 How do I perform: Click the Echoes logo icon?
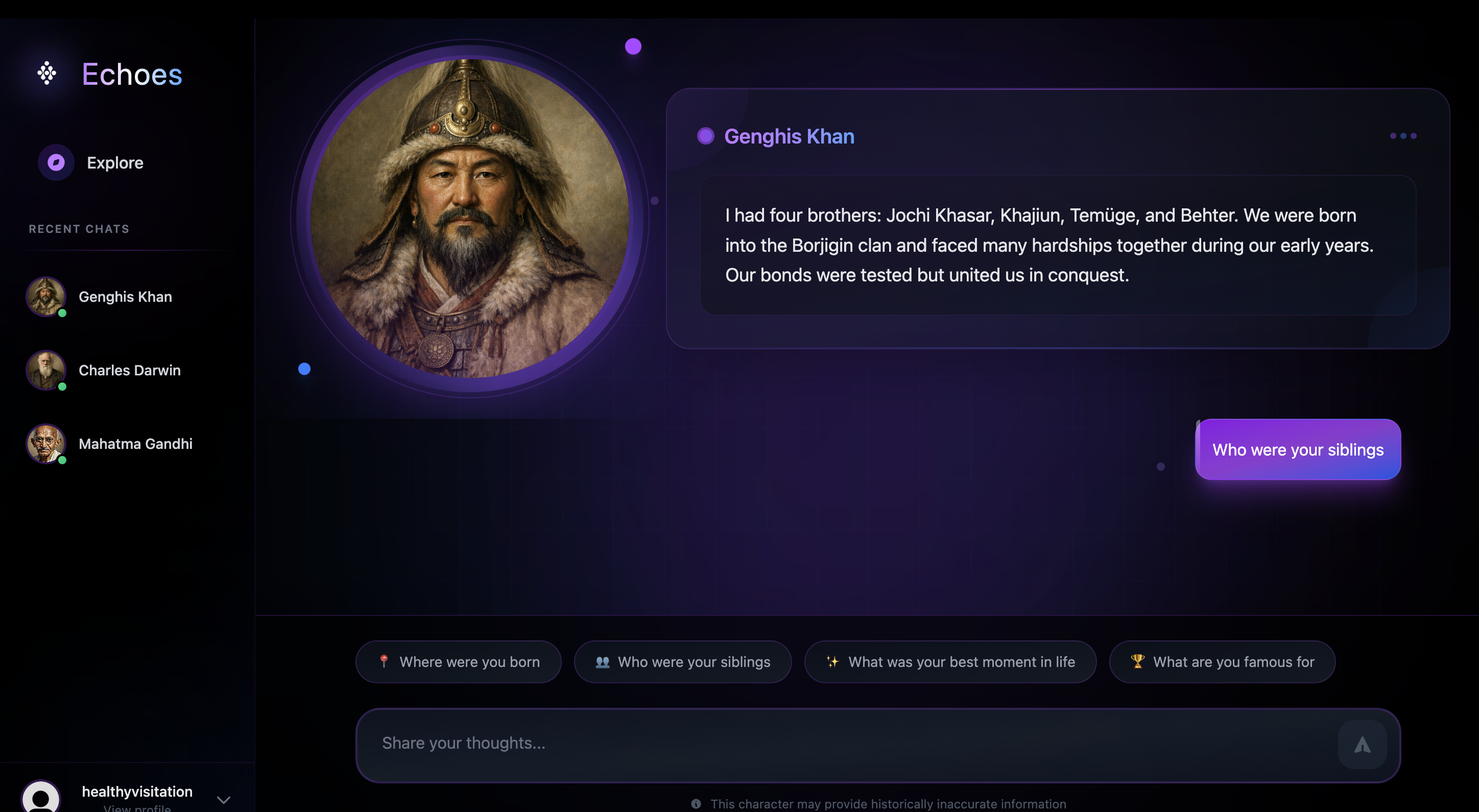point(46,74)
